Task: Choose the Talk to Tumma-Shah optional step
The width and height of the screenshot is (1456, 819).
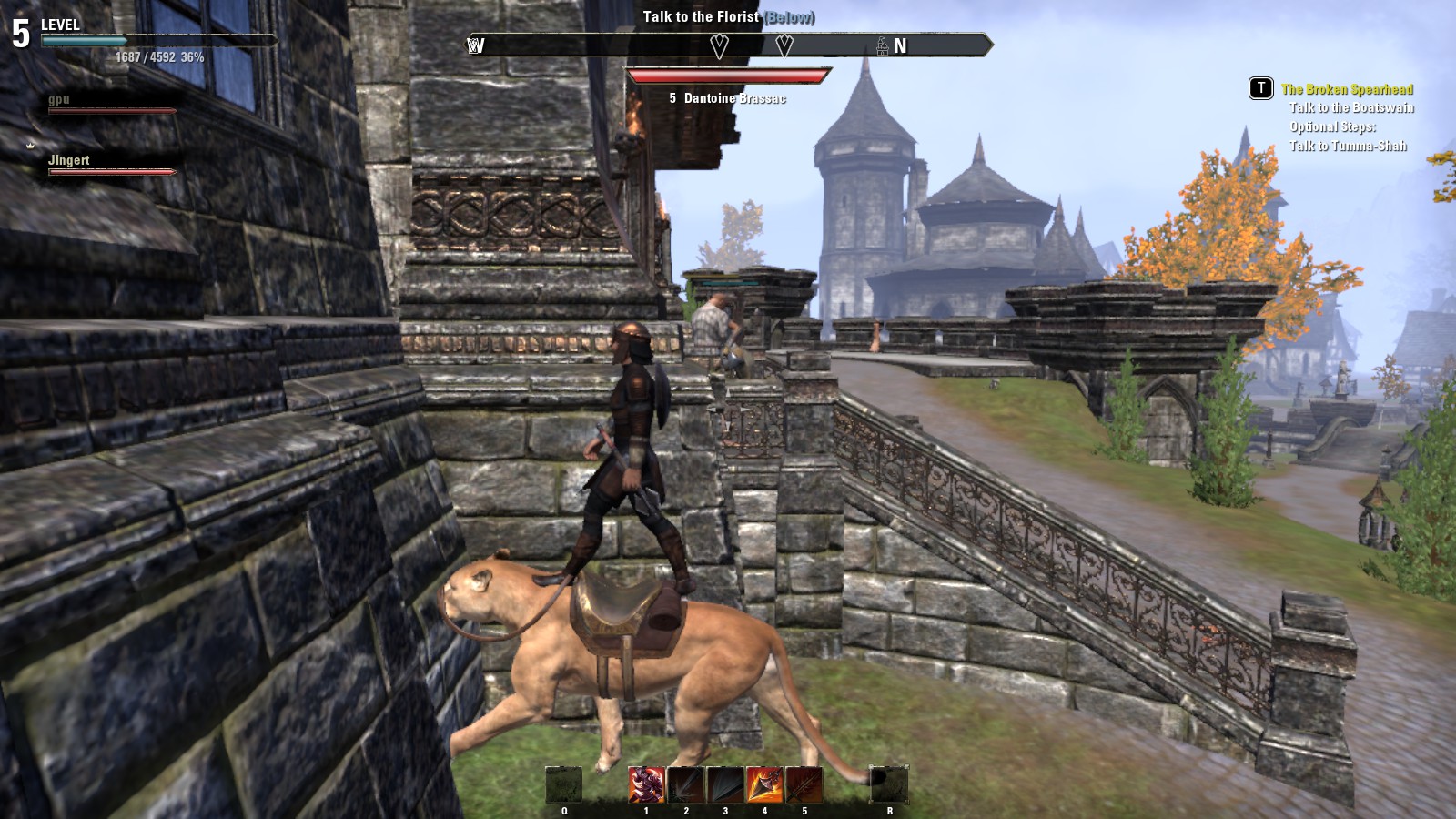Action: click(1348, 147)
